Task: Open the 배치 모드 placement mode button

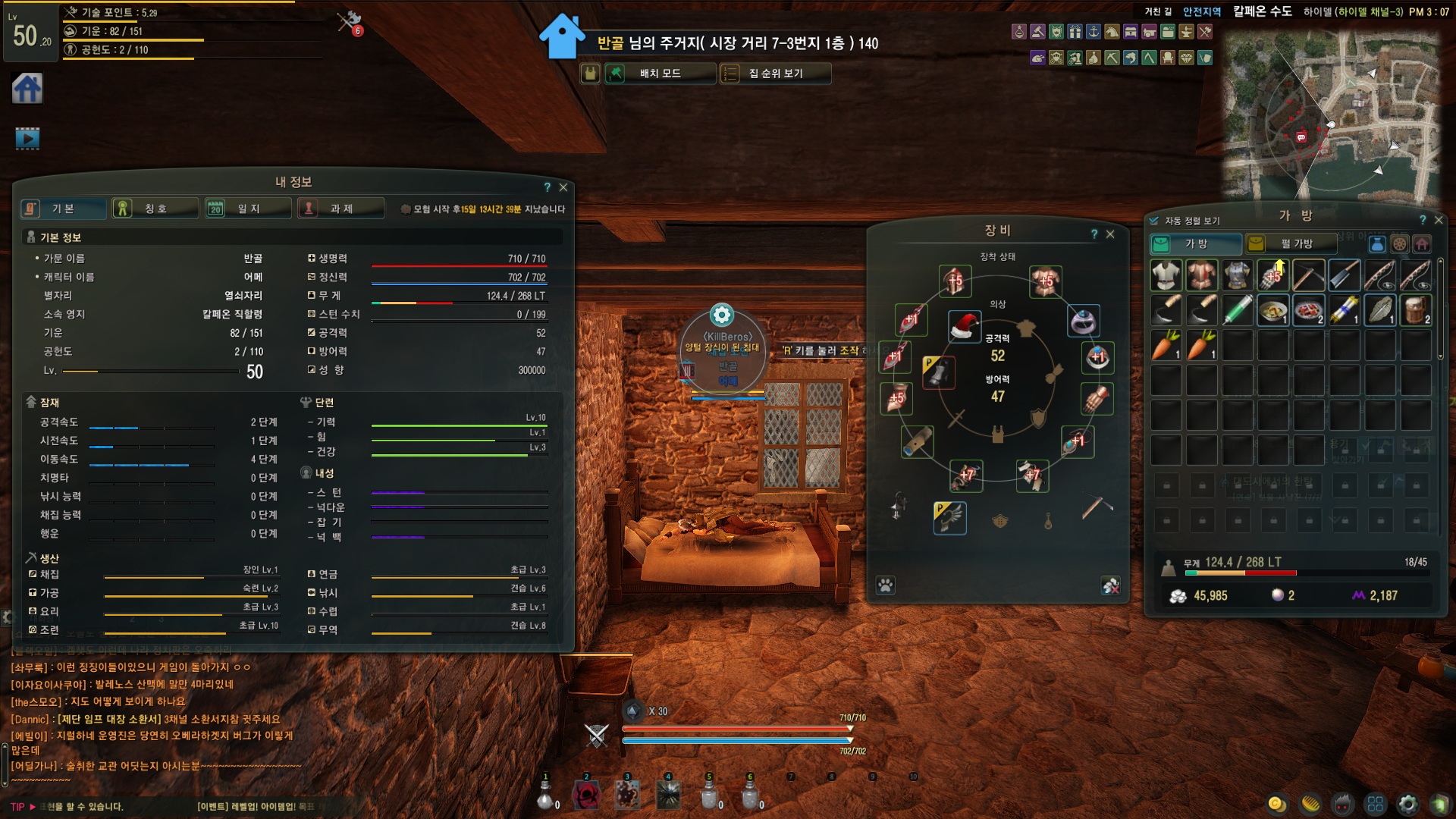Action: click(659, 74)
